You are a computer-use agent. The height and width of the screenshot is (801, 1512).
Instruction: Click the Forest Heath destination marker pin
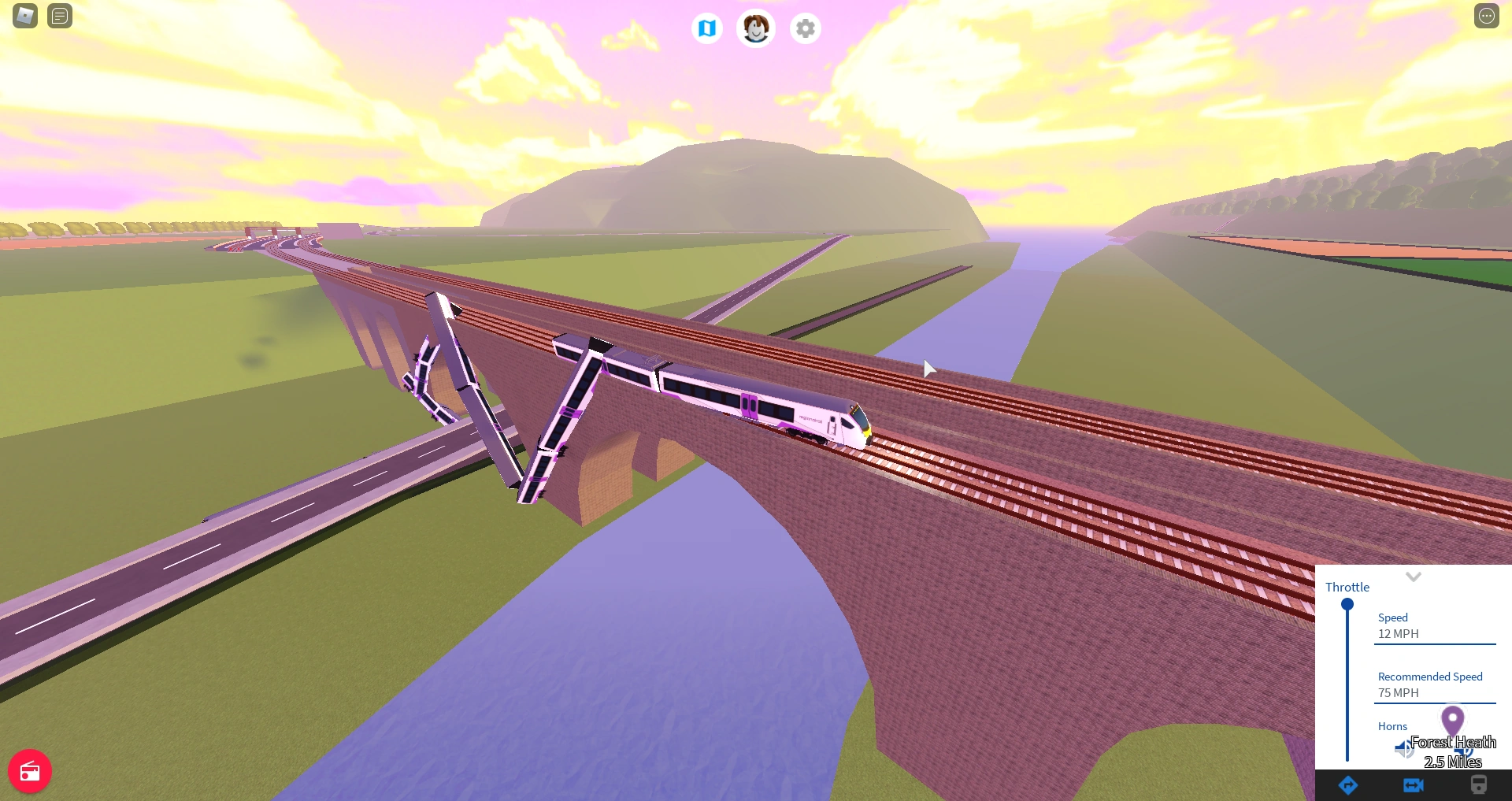(x=1453, y=721)
